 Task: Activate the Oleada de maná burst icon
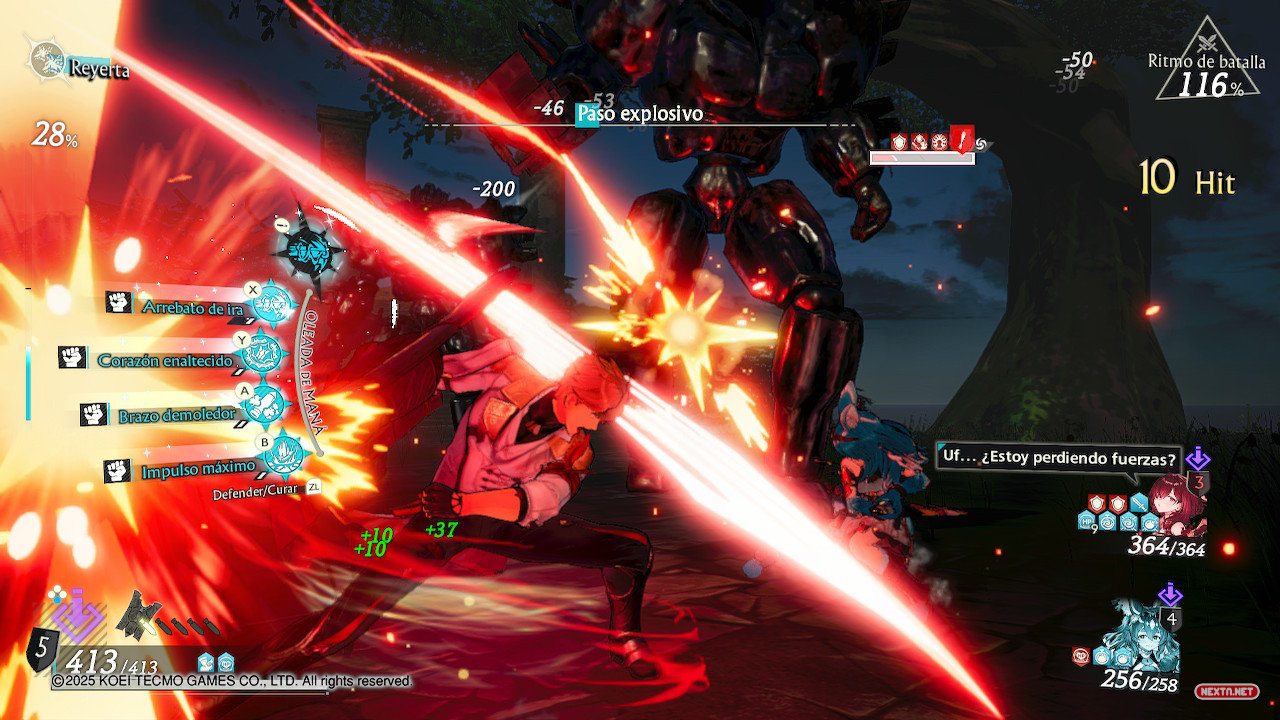point(309,247)
